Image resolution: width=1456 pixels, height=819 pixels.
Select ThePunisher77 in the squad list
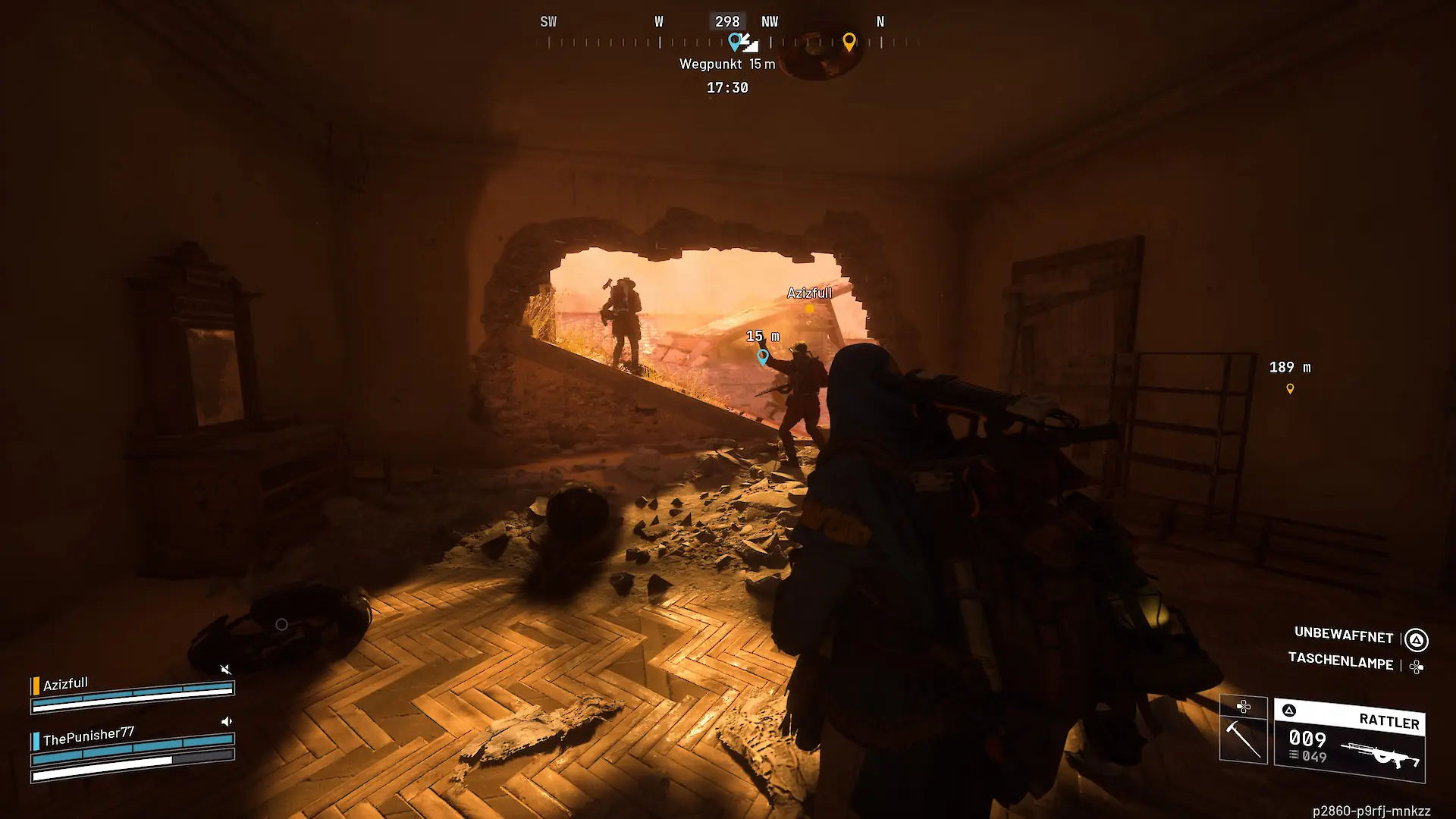89,736
